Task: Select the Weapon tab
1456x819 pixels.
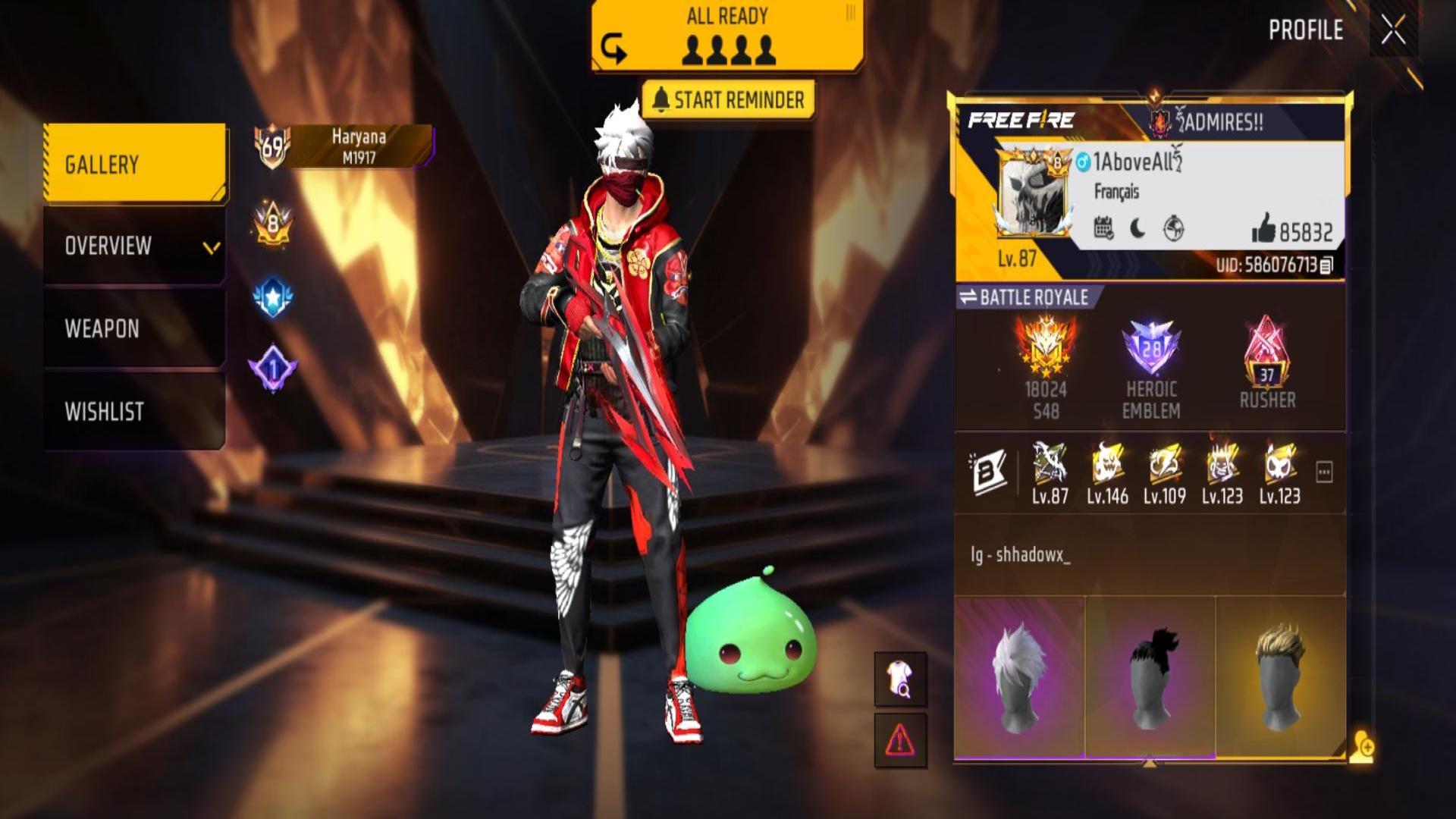Action: (135, 328)
